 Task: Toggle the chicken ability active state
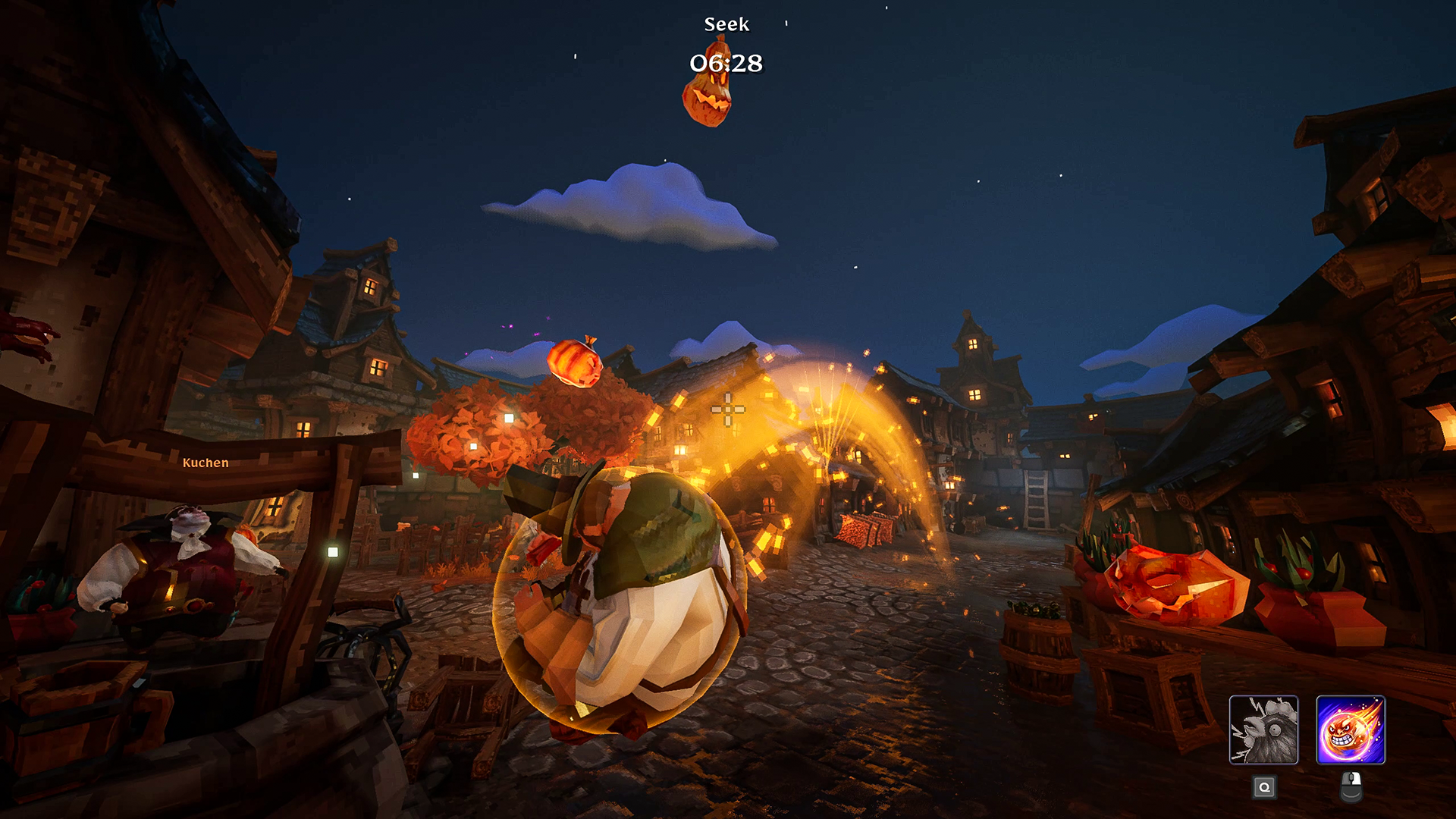point(1263,728)
